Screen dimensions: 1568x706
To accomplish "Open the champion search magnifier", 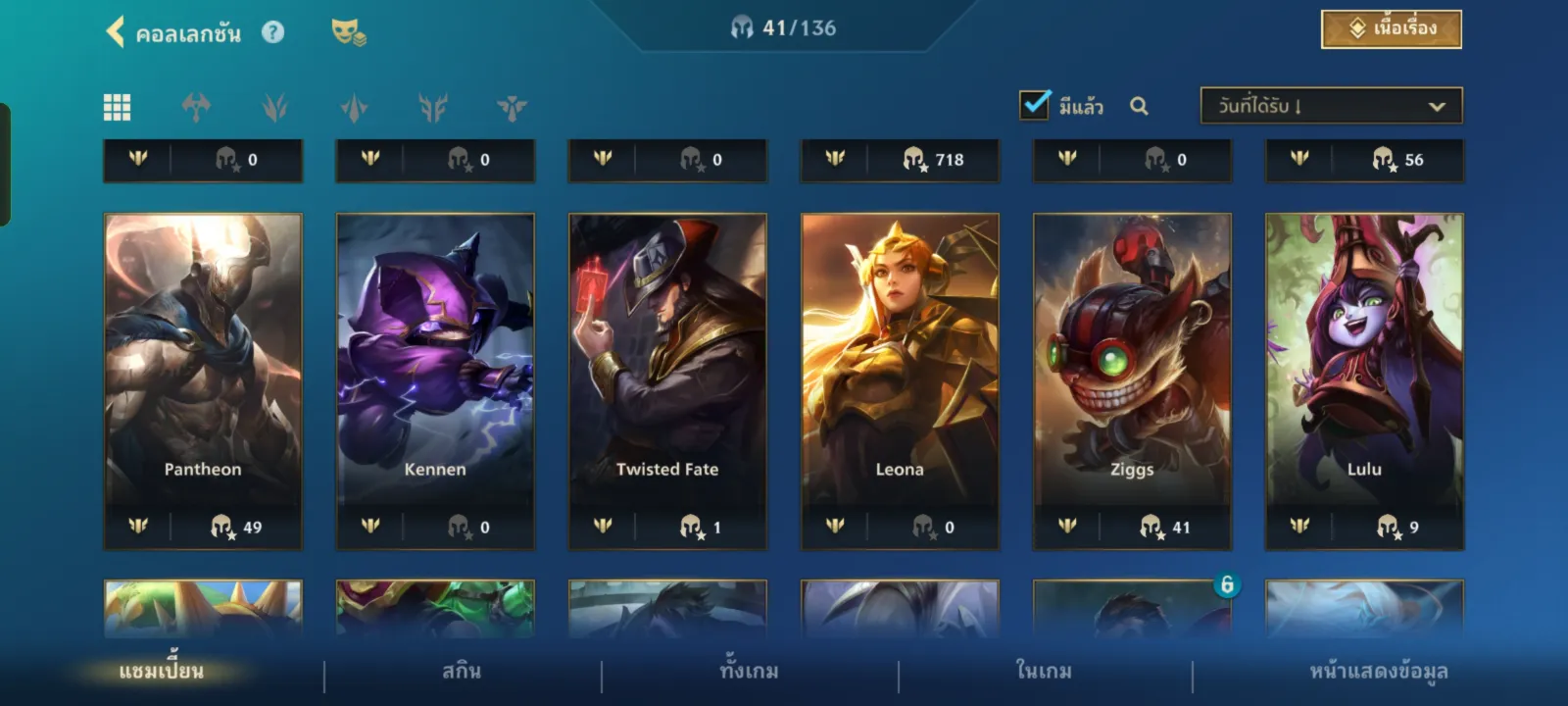I will coord(1139,106).
